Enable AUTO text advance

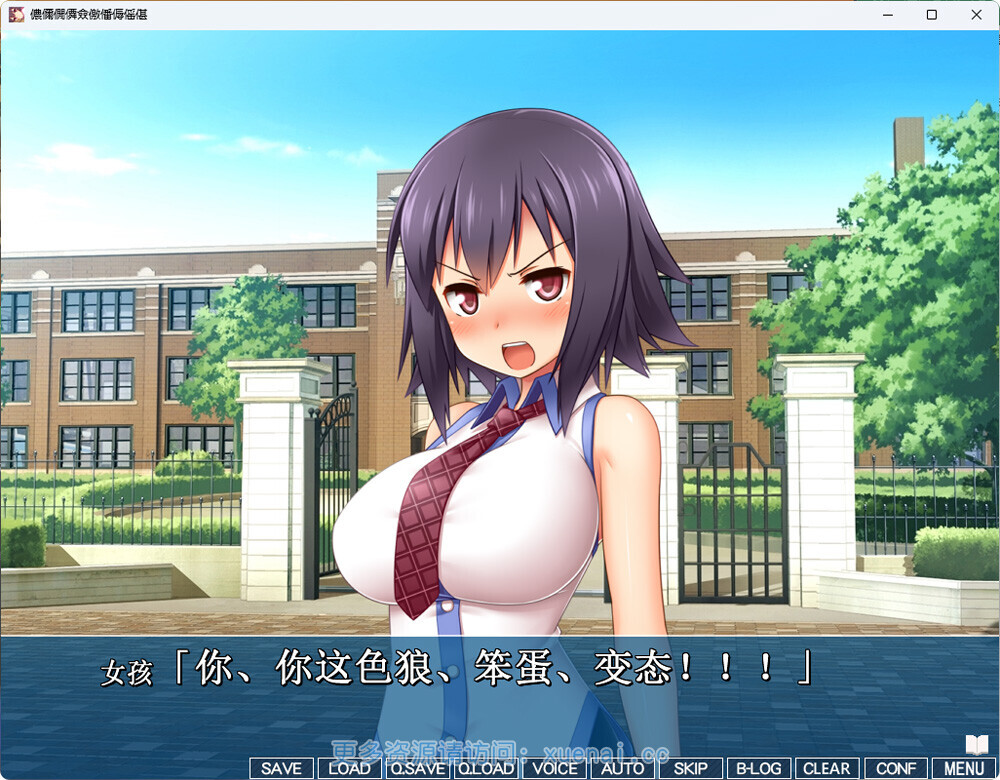pos(623,768)
